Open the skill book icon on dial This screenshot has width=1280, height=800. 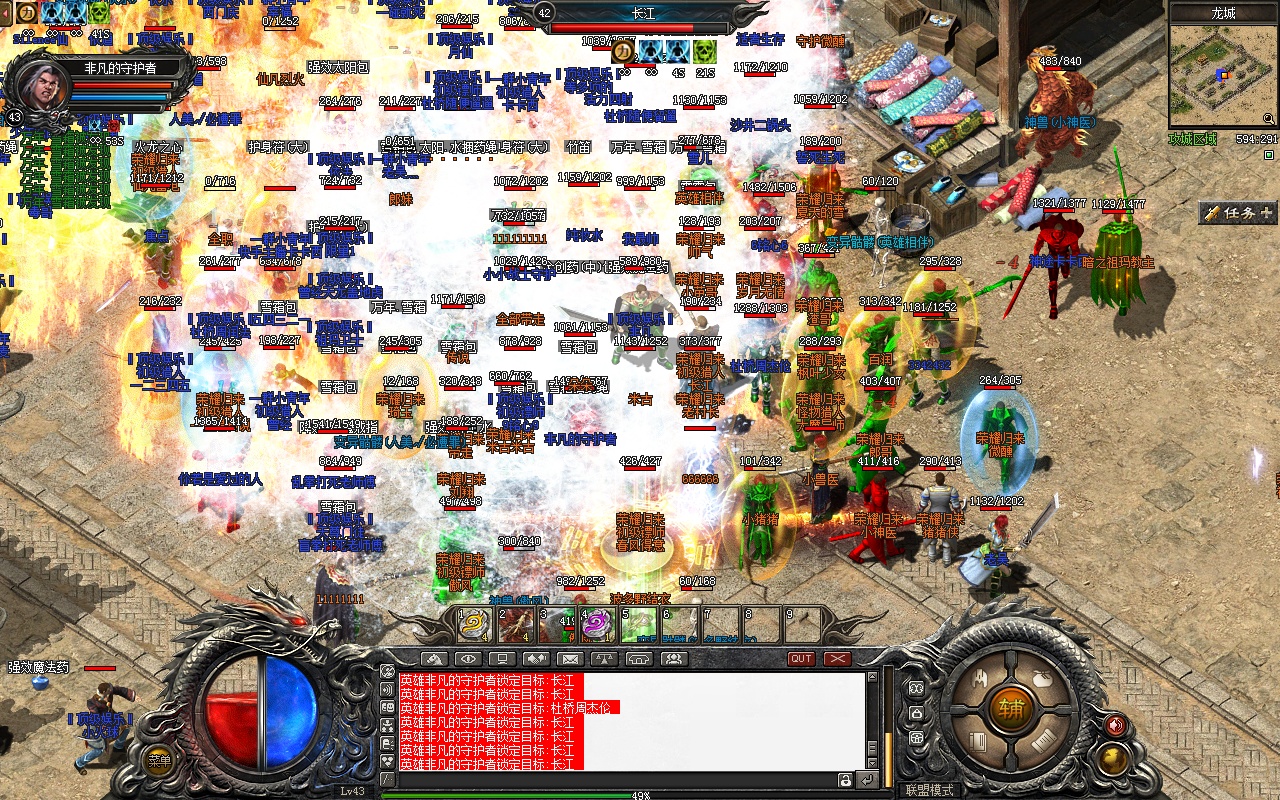[x=980, y=741]
